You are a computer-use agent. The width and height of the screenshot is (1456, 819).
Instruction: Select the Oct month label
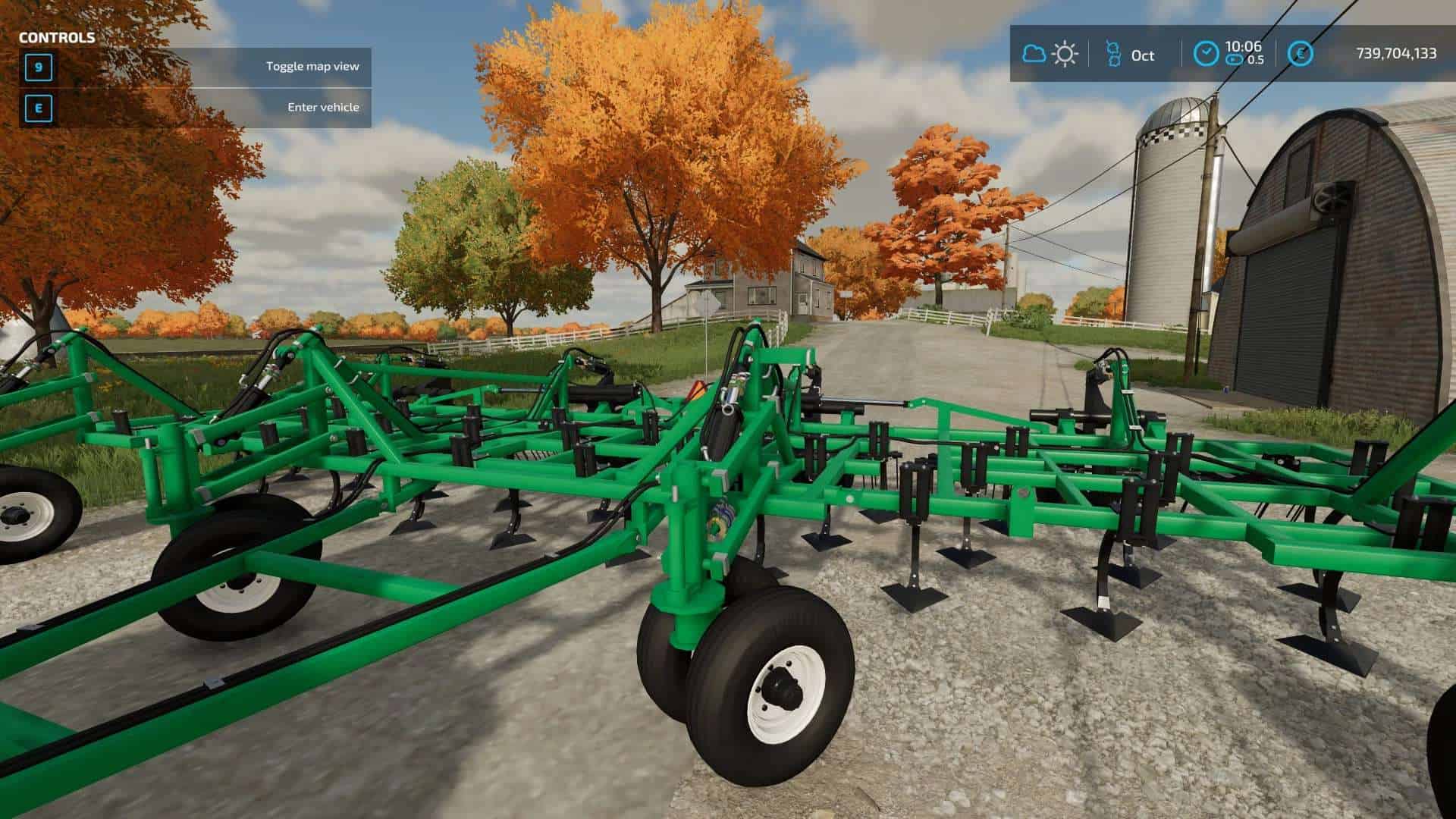pos(1143,55)
